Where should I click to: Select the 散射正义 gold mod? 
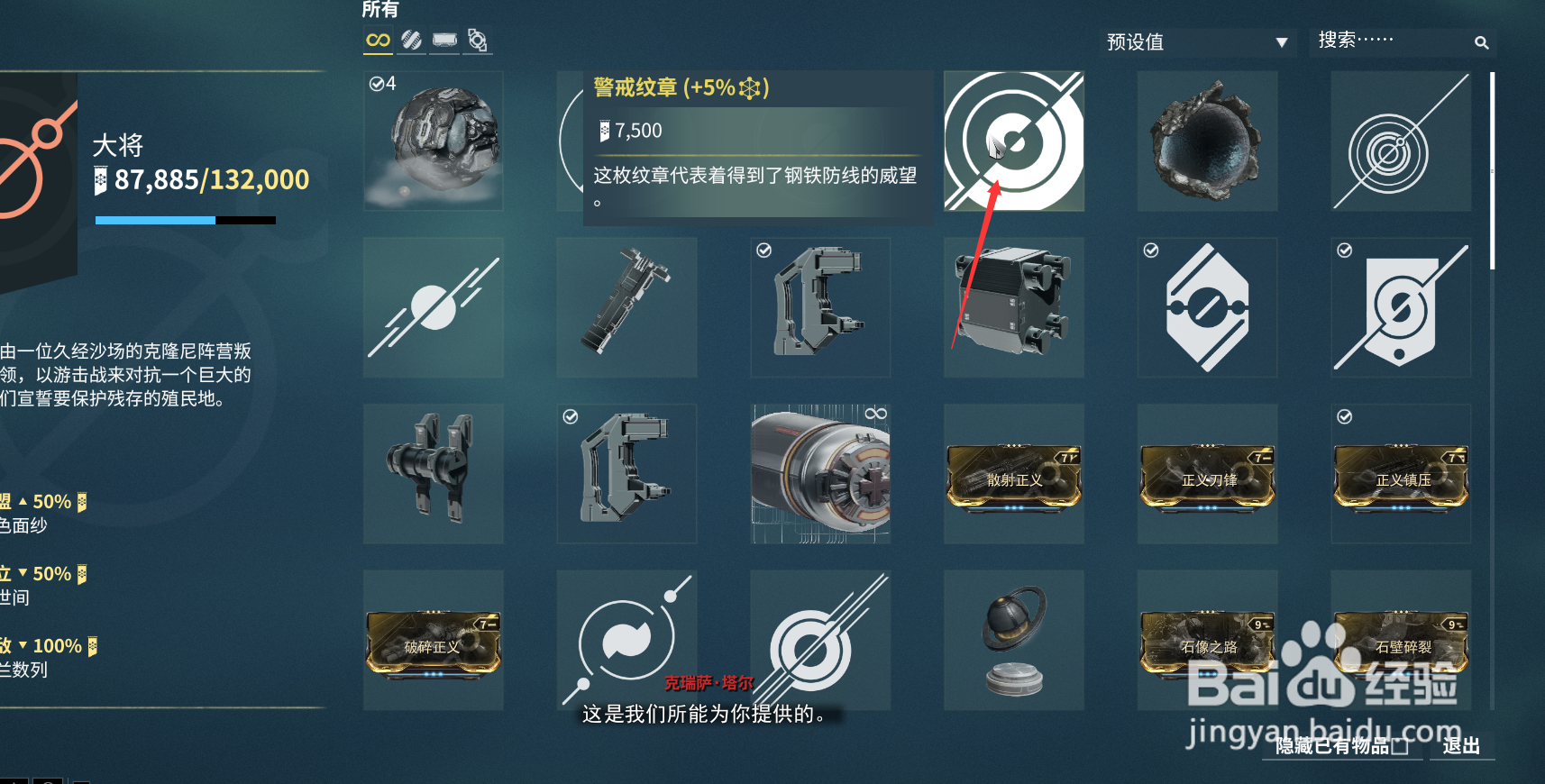tap(1013, 473)
